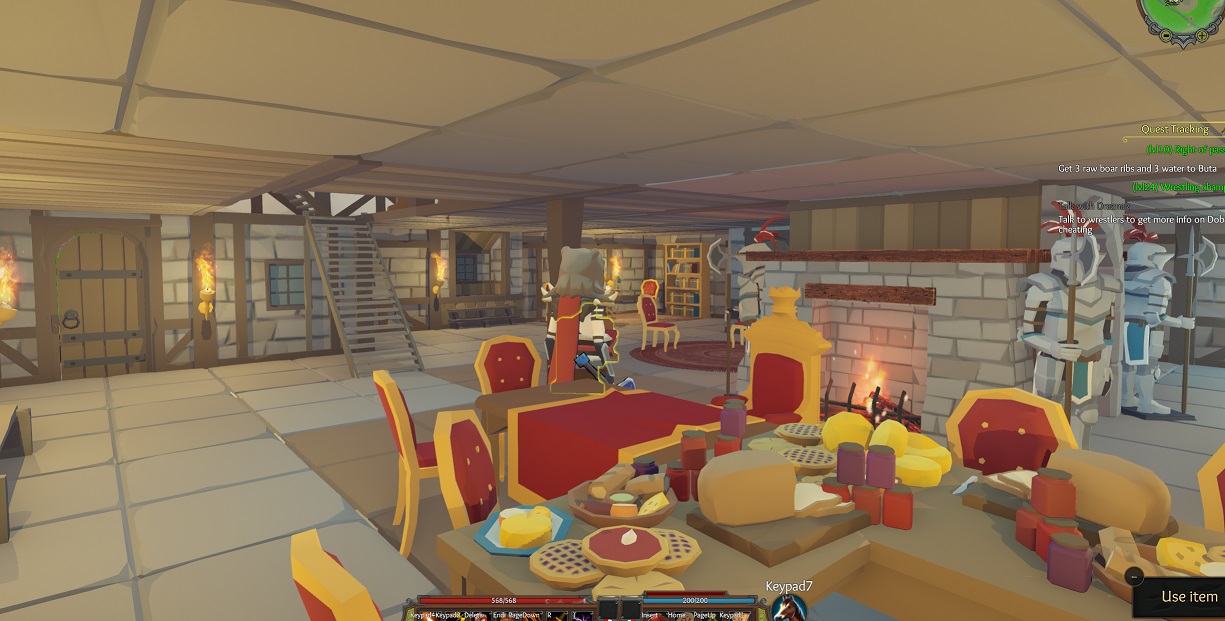Open the Quest Tracking panel header
The image size is (1225, 621).
click(x=1175, y=129)
